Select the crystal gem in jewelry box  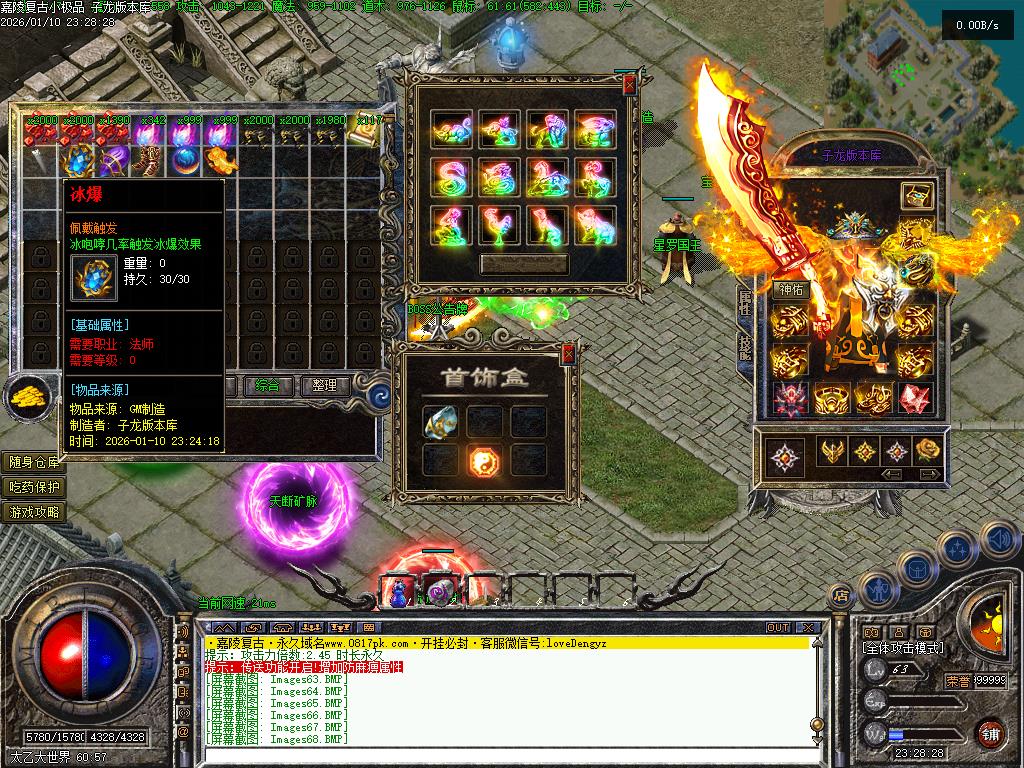point(438,422)
